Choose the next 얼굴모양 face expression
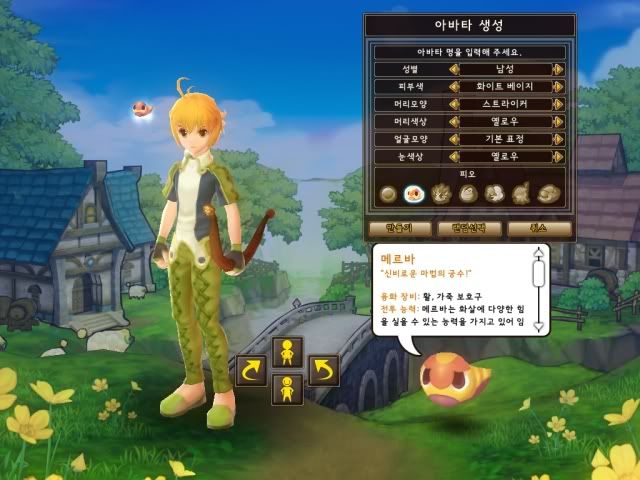The image size is (640, 480). (x=558, y=139)
